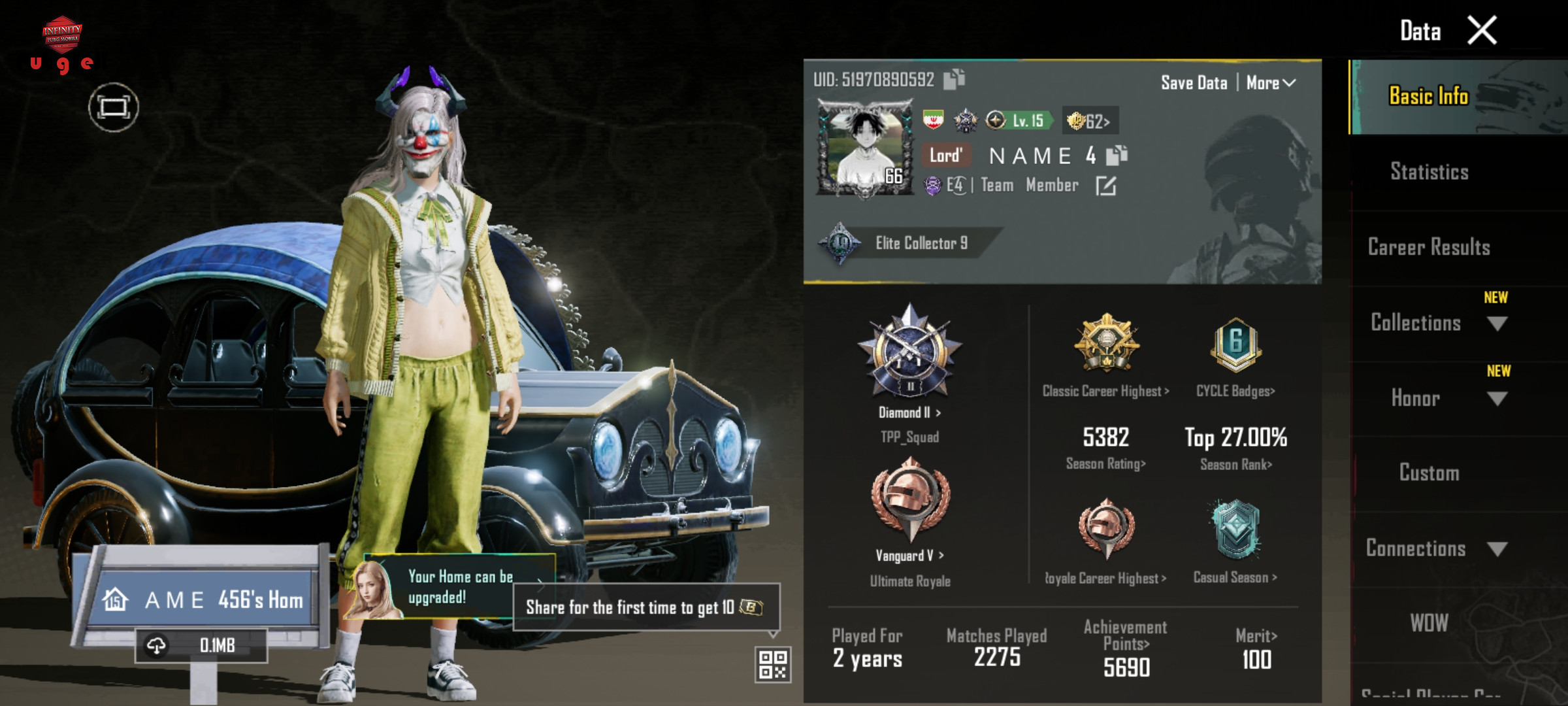Open the More dropdown
Viewport: 1568px width, 706px height.
(x=1271, y=83)
